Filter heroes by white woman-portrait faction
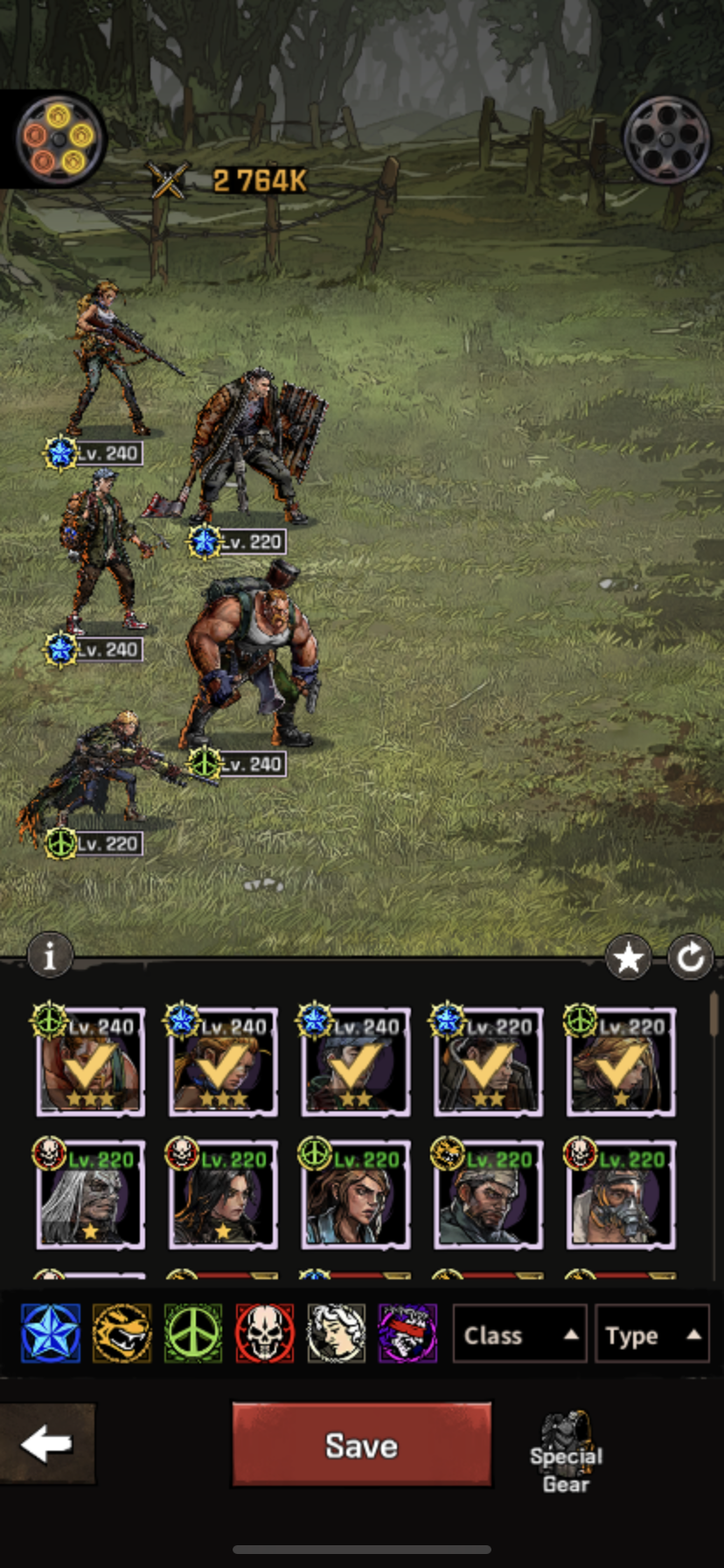 point(336,1333)
